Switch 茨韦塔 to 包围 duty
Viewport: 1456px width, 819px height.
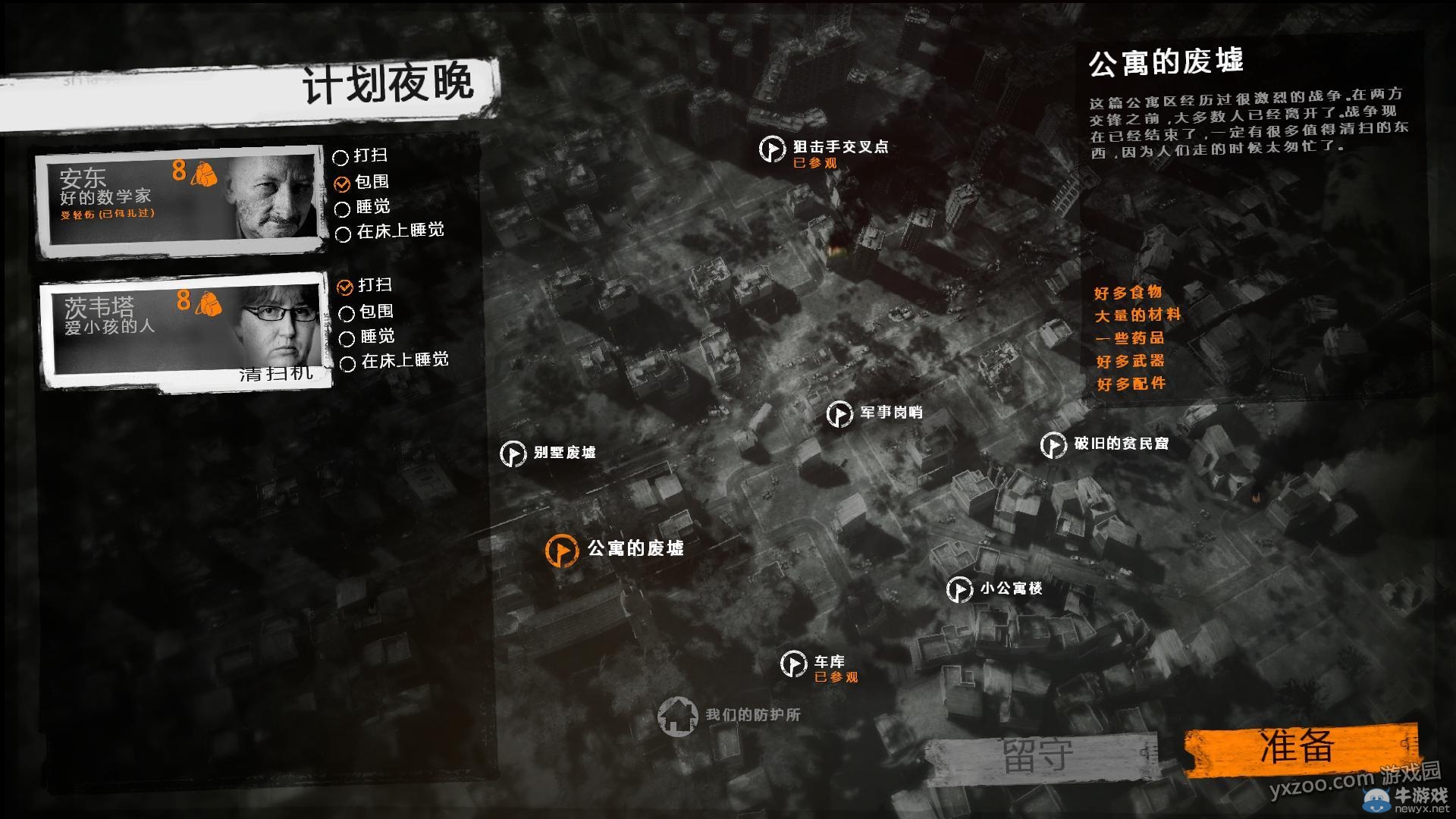point(348,313)
